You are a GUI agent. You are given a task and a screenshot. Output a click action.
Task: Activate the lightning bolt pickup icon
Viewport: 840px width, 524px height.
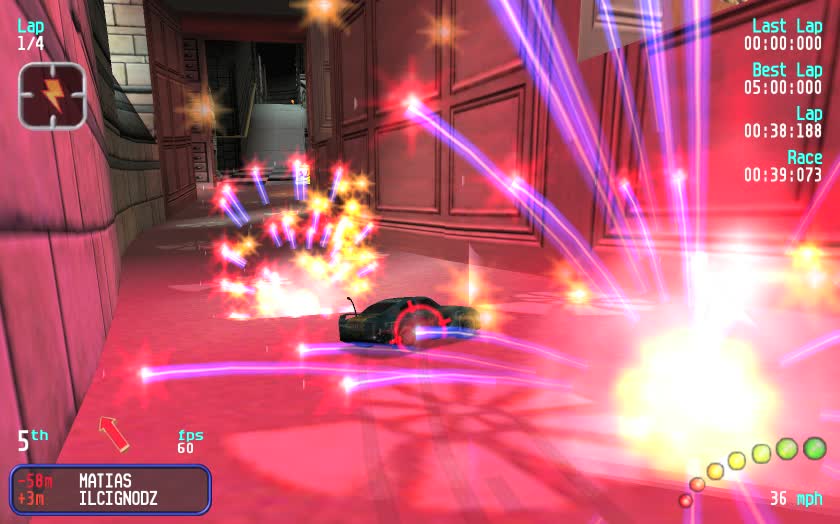click(52, 96)
